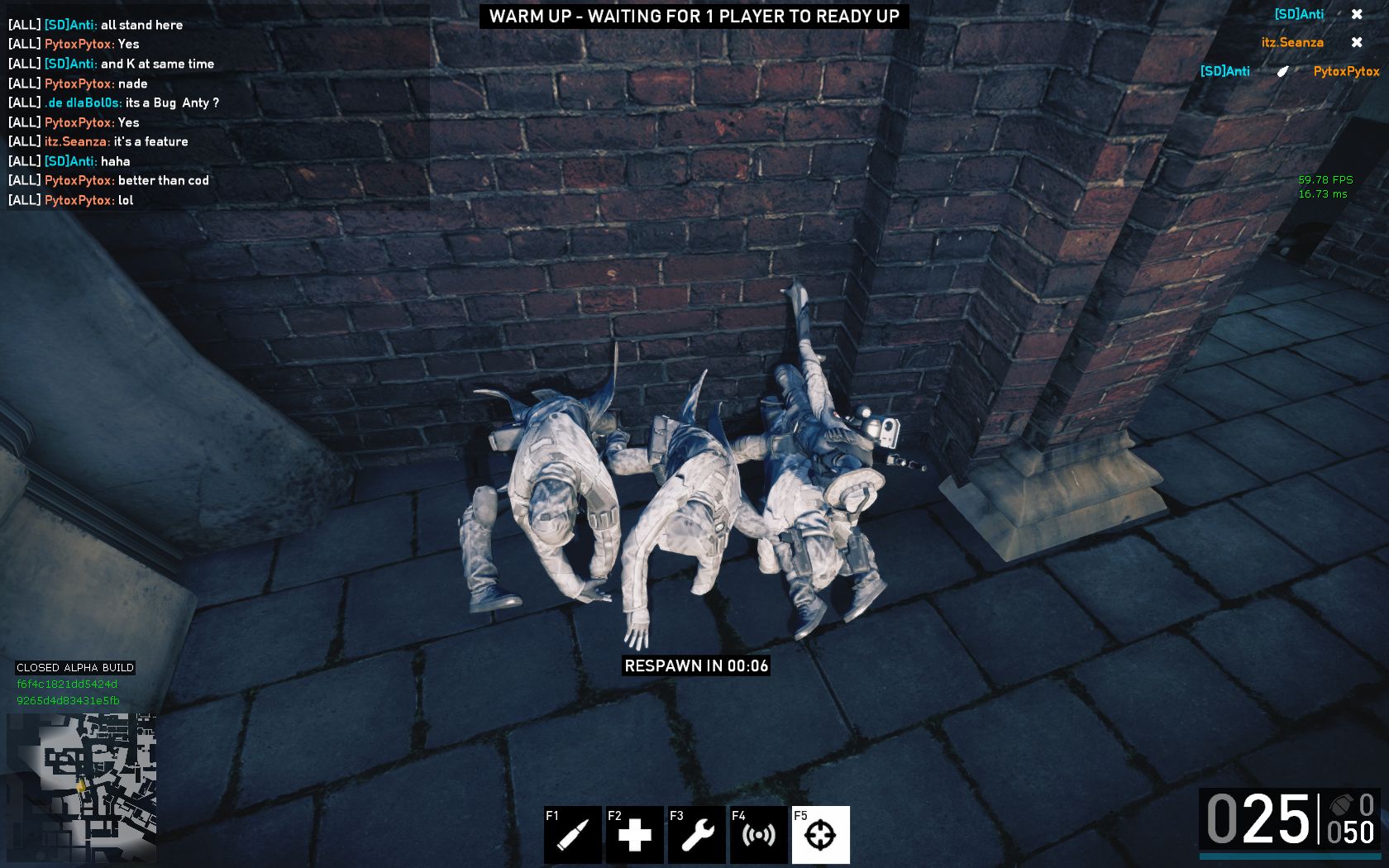Open the minimap
Viewport: 1389px width, 868px height.
click(x=81, y=788)
